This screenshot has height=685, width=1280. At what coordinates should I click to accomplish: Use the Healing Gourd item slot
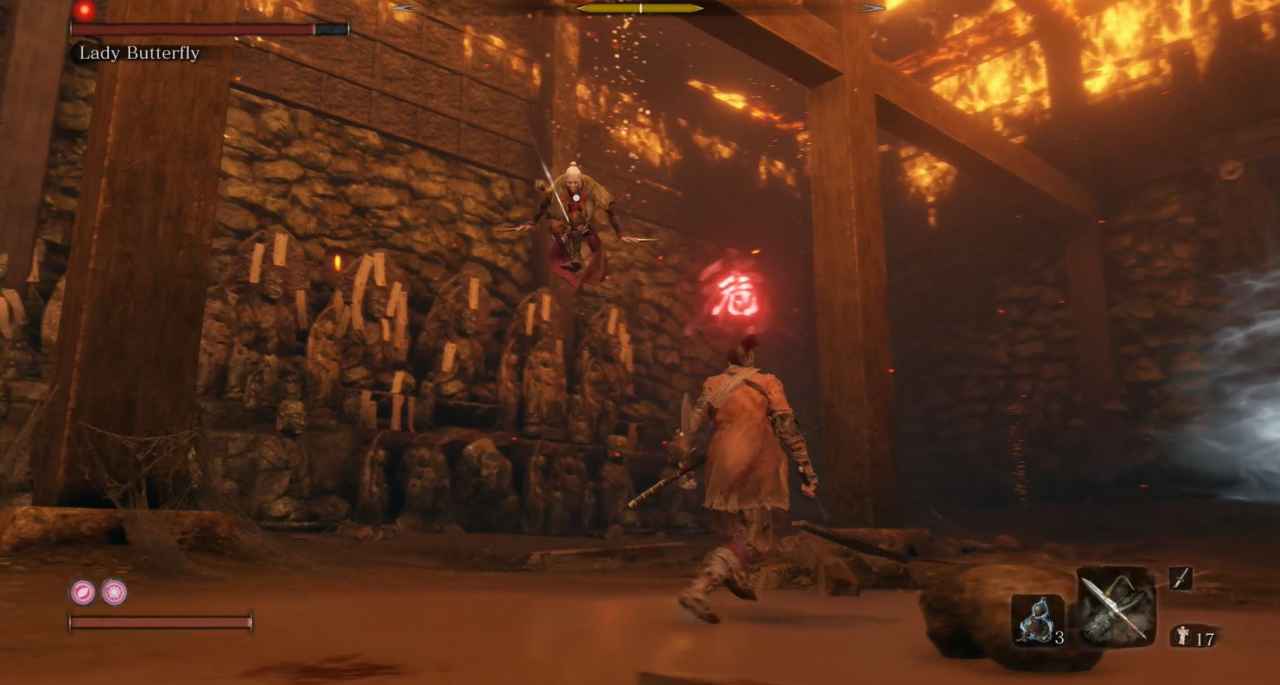(1036, 620)
